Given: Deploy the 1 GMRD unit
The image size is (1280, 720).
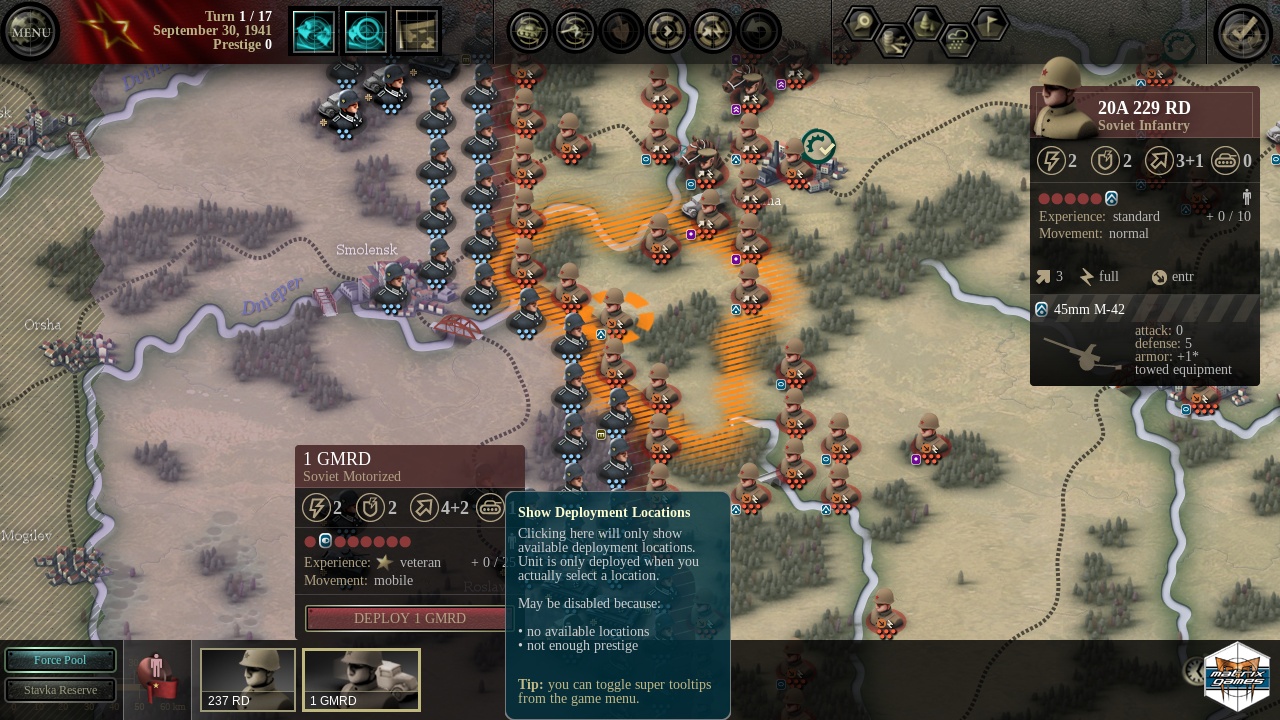Looking at the screenshot, I should (x=409, y=618).
